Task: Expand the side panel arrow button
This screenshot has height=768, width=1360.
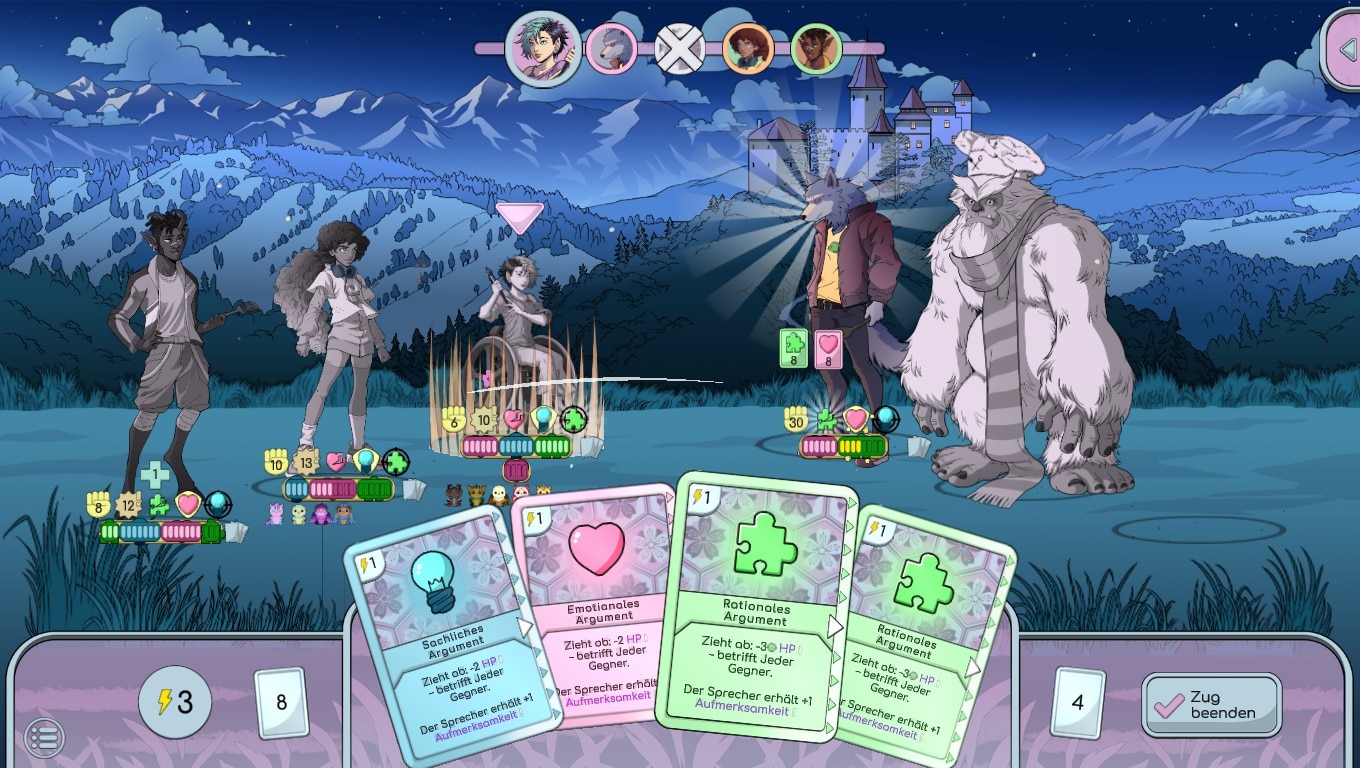Action: click(x=1343, y=48)
